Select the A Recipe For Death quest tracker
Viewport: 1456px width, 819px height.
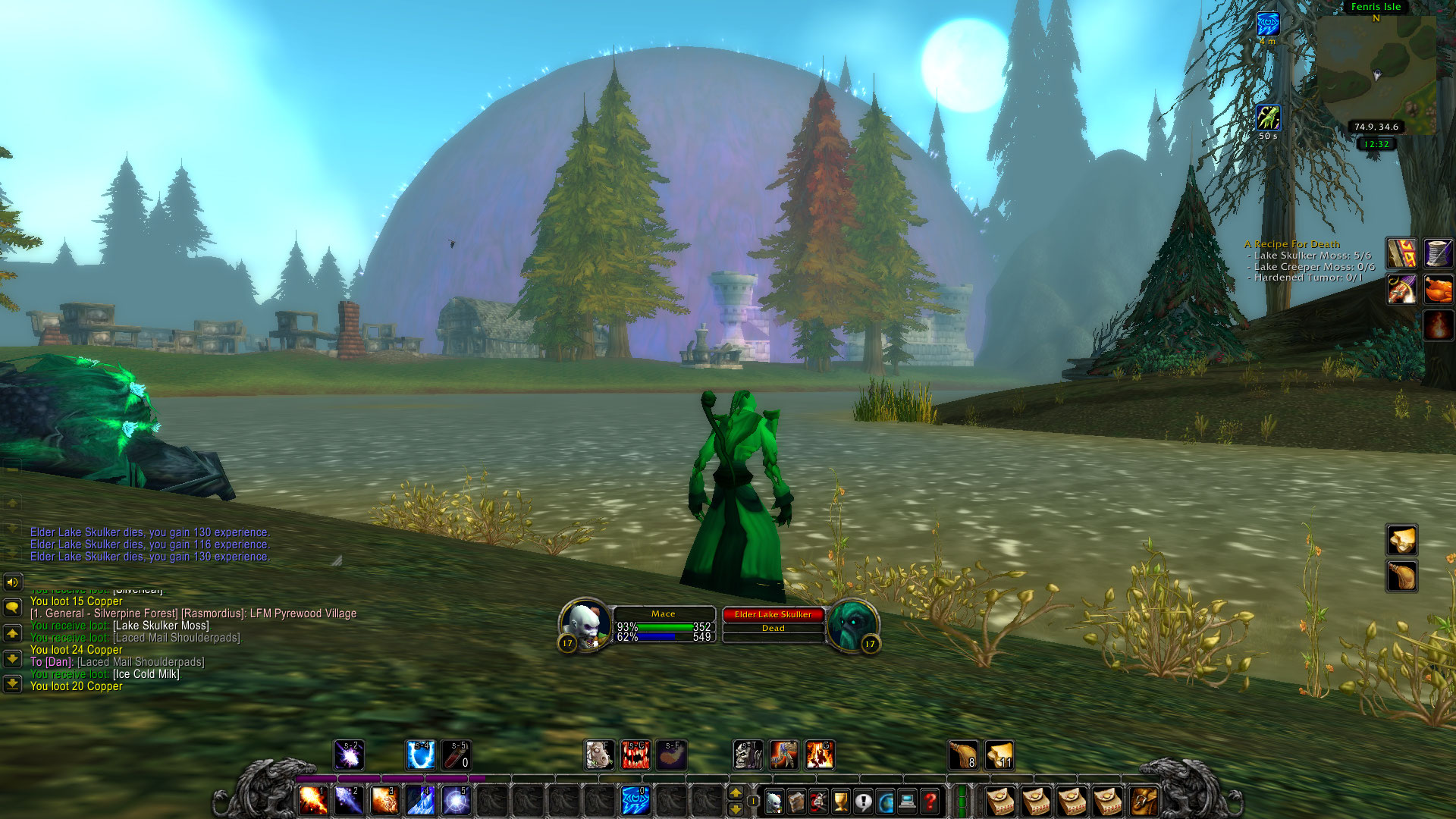coord(1292,244)
